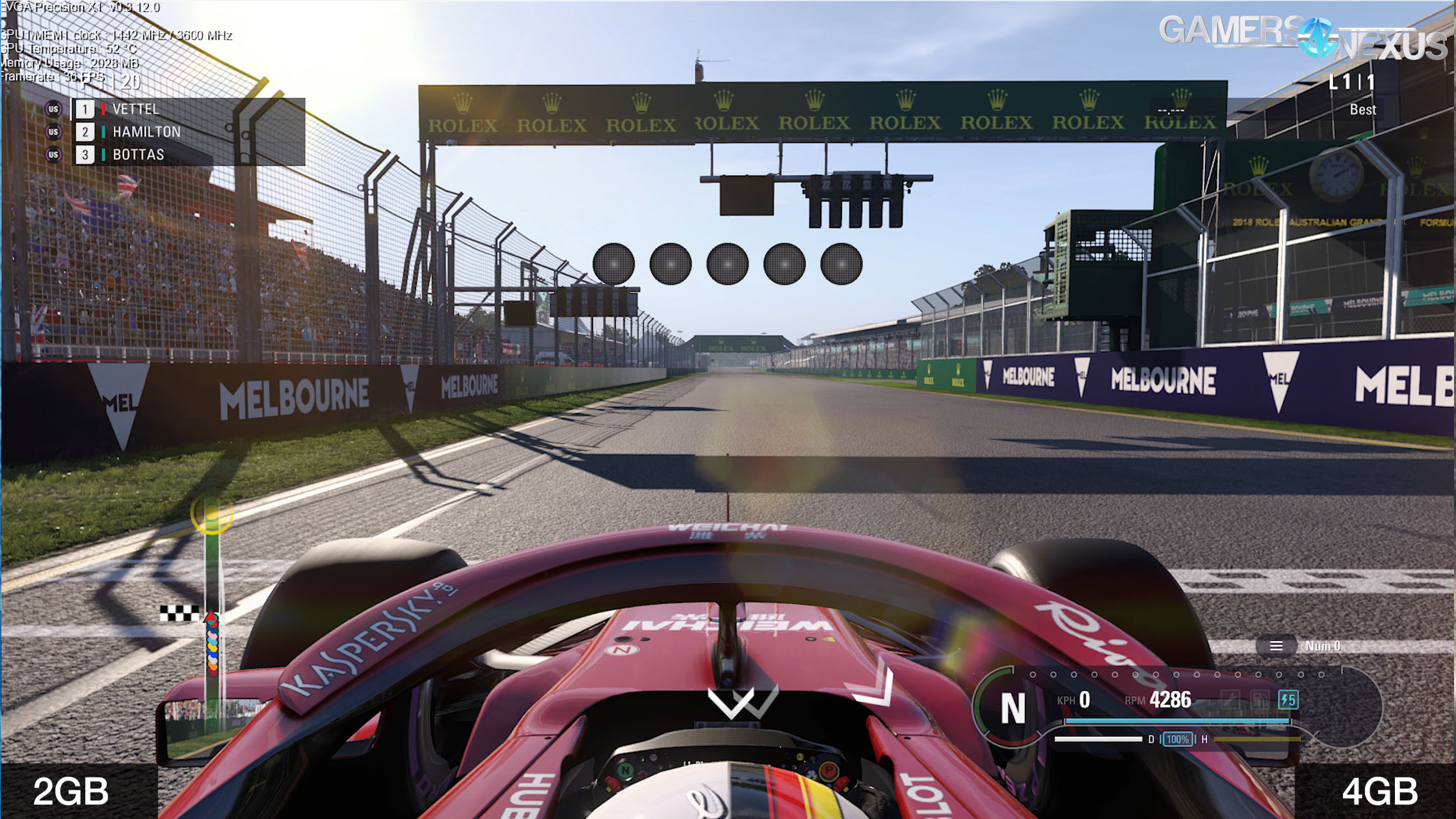
Task: Select the ERS deployment lightning bolt icon
Action: coord(1288,700)
